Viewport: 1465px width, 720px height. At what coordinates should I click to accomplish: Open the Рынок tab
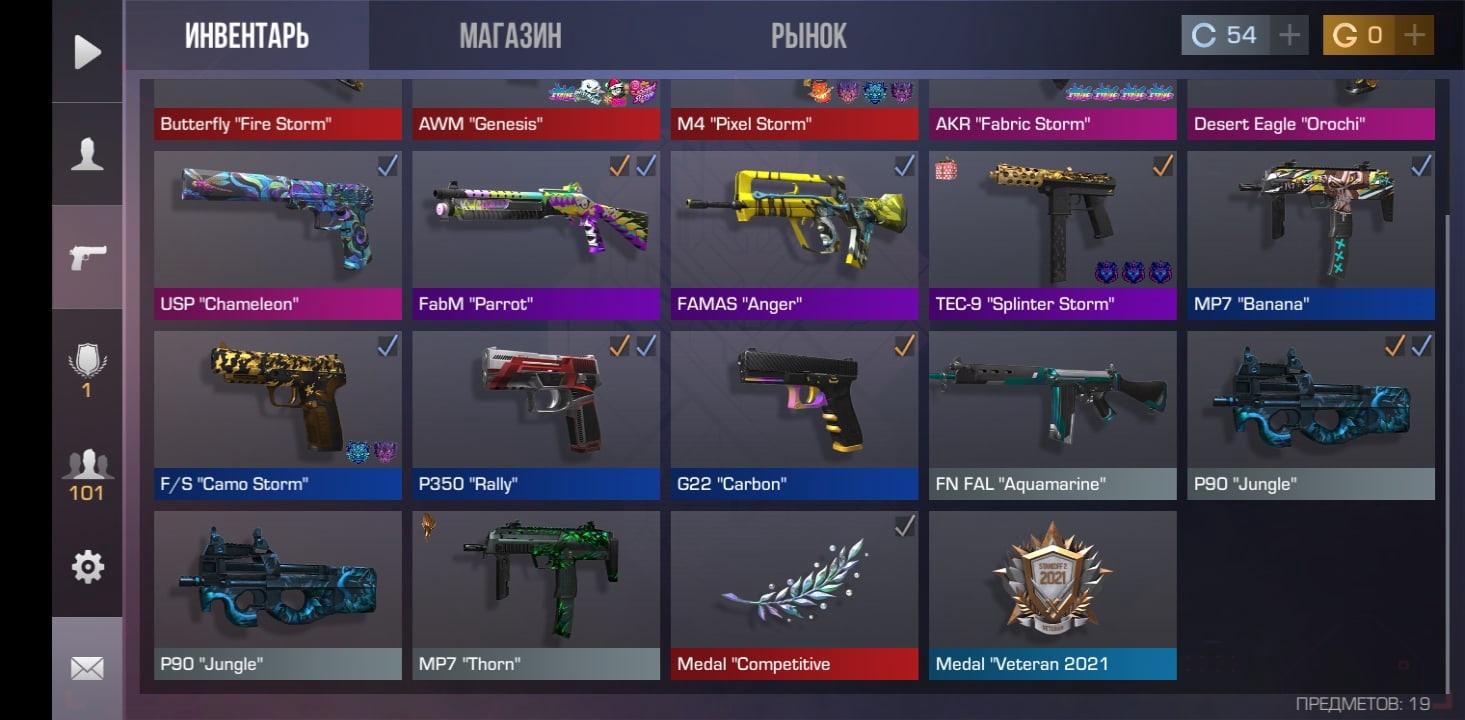pos(808,36)
